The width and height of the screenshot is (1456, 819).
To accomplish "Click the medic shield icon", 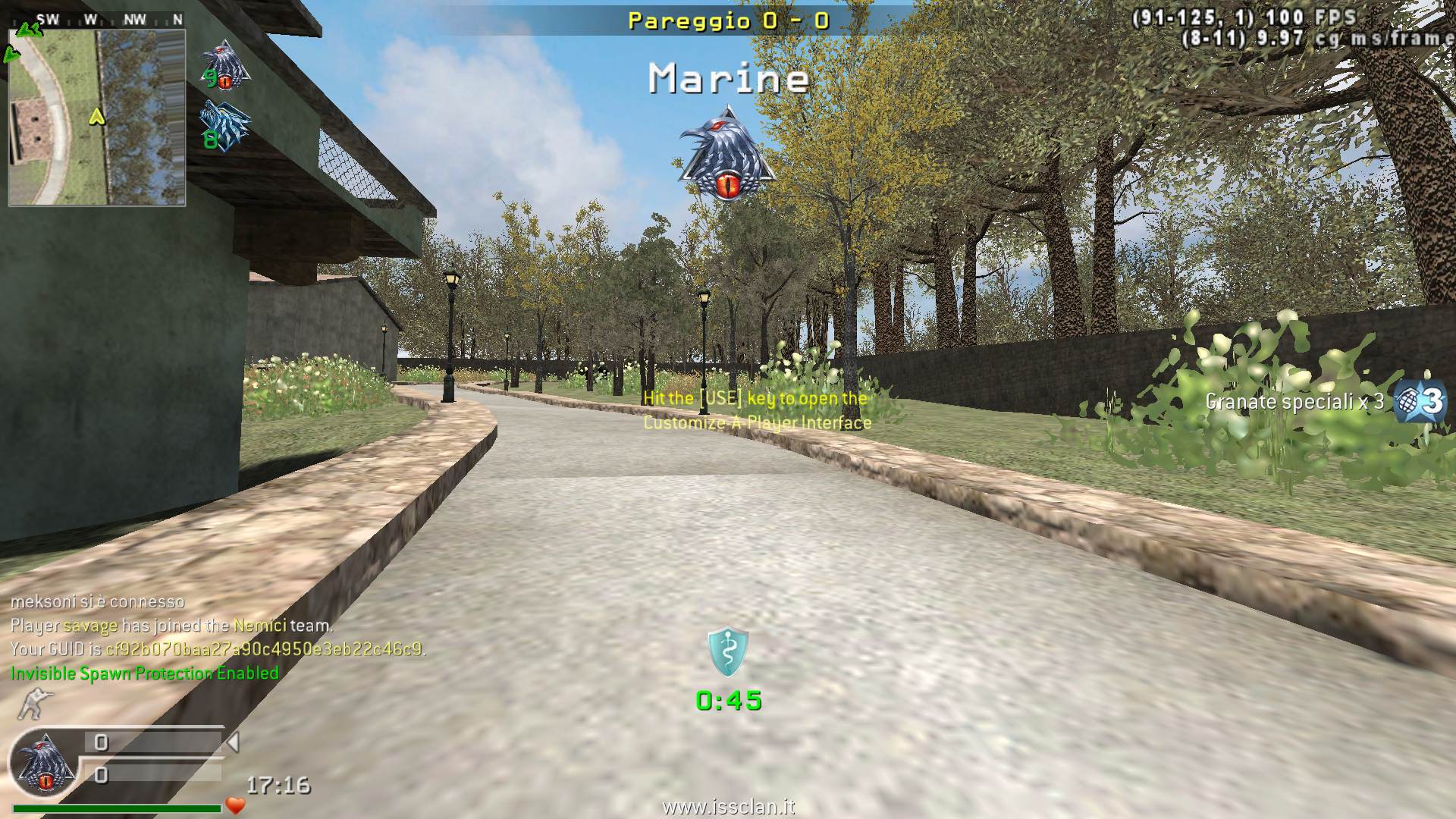I will [728, 651].
